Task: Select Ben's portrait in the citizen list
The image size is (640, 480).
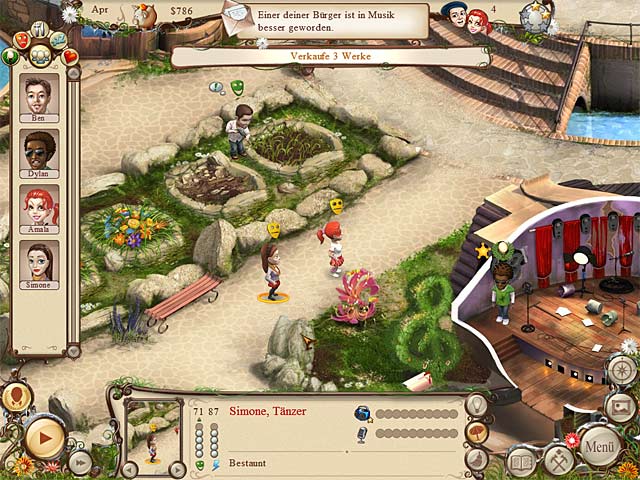Action: 39,97
